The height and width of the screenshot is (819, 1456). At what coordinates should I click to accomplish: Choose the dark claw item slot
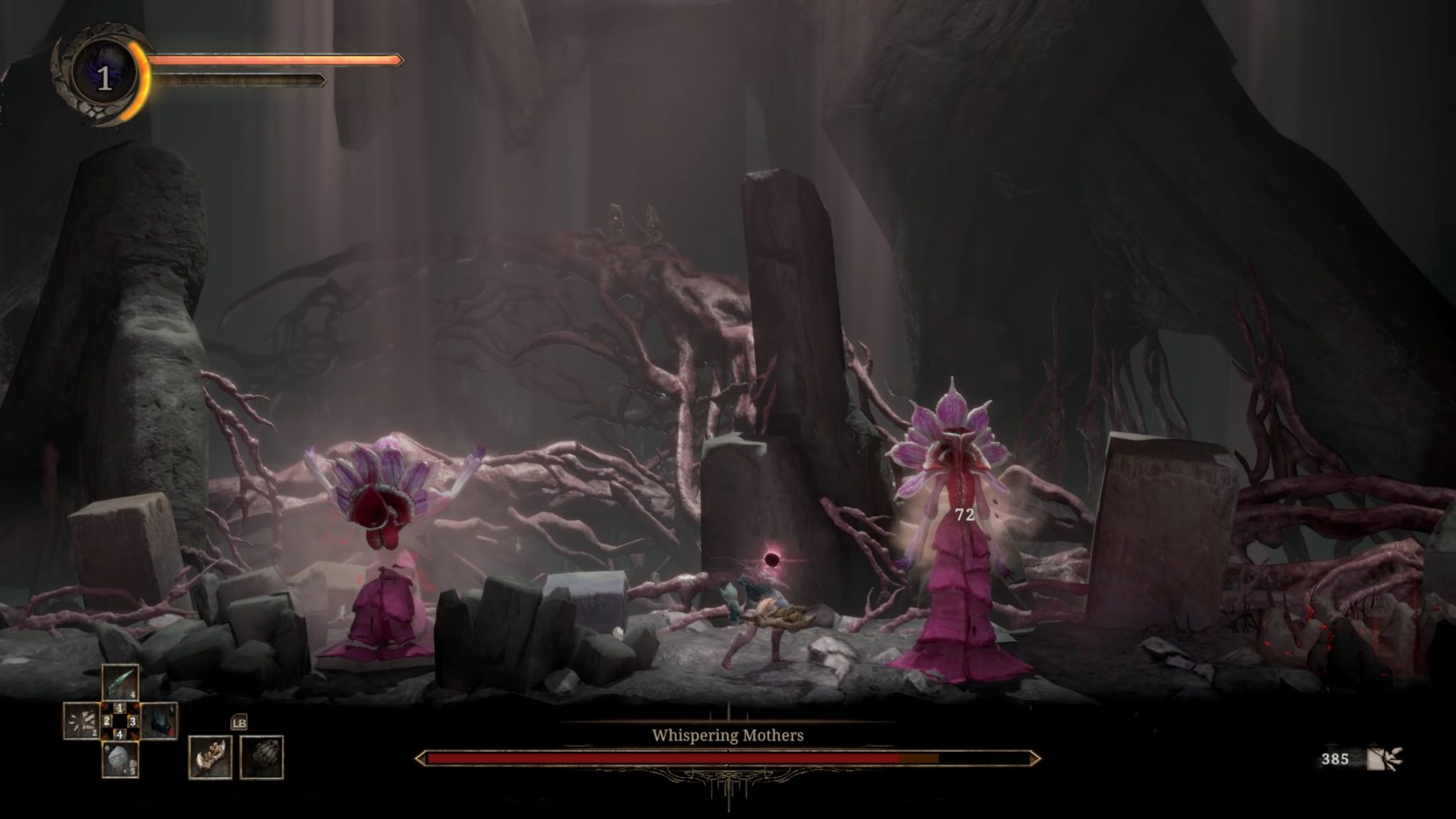click(159, 721)
